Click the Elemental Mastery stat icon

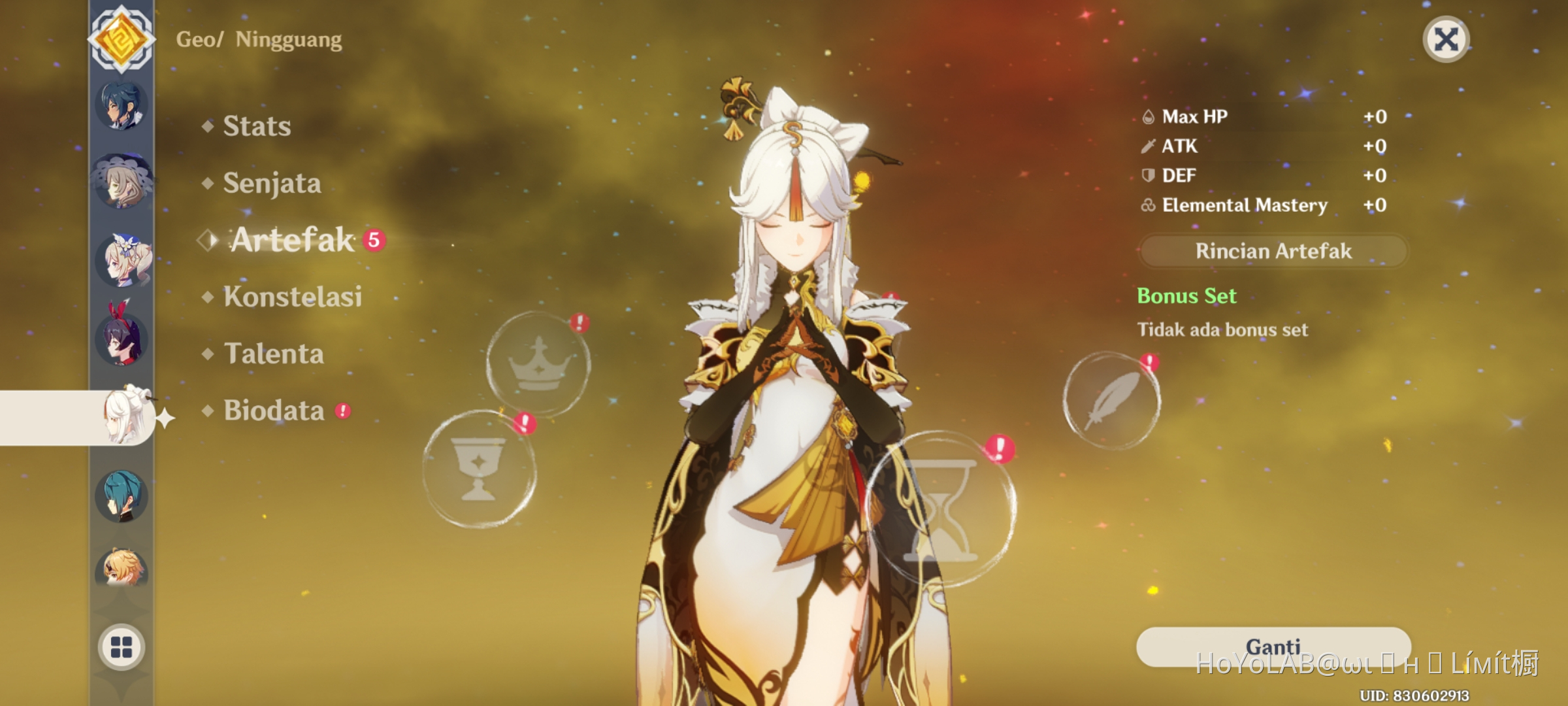point(1149,205)
